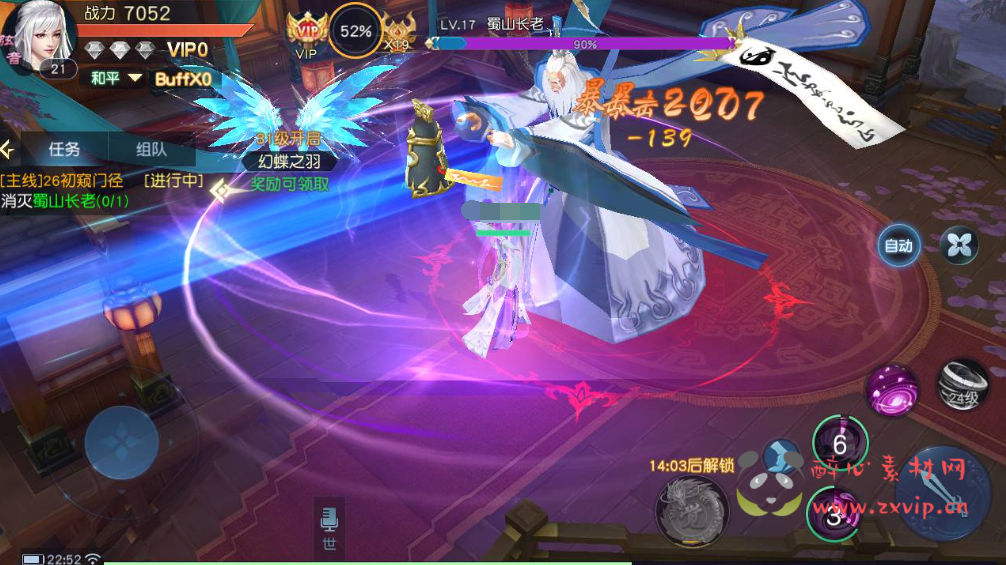
Task: Toggle 自动 auto-battle mode
Action: click(897, 246)
